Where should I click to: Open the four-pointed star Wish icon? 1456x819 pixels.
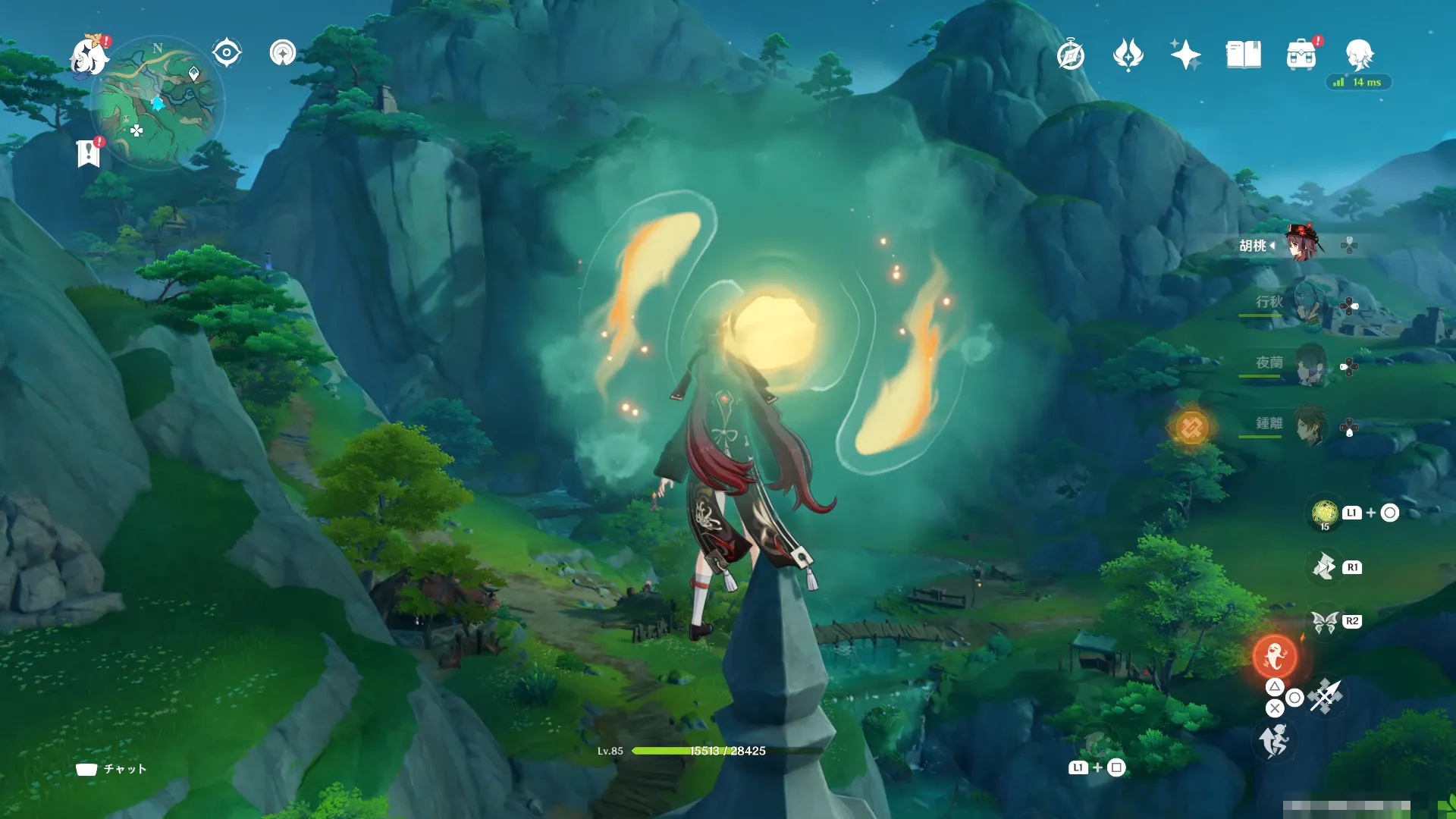[1185, 55]
